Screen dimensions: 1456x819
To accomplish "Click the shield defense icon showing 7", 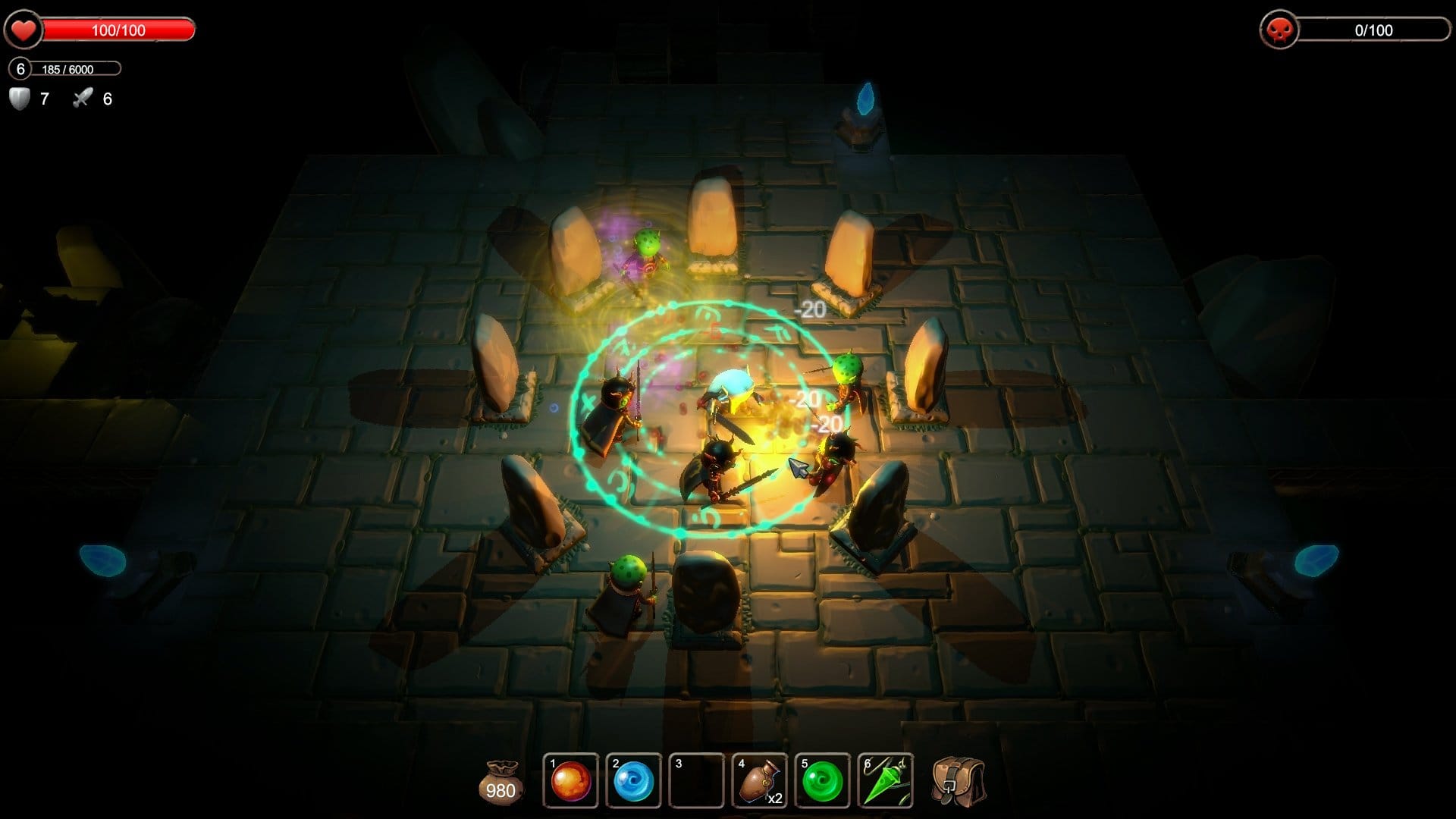I will [20, 99].
